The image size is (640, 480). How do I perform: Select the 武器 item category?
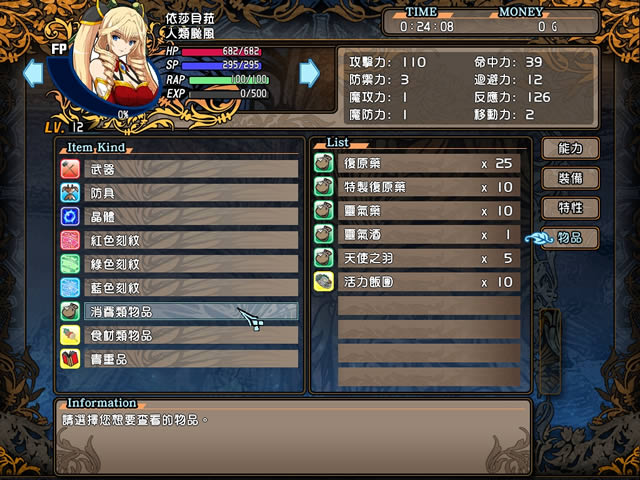tap(180, 169)
